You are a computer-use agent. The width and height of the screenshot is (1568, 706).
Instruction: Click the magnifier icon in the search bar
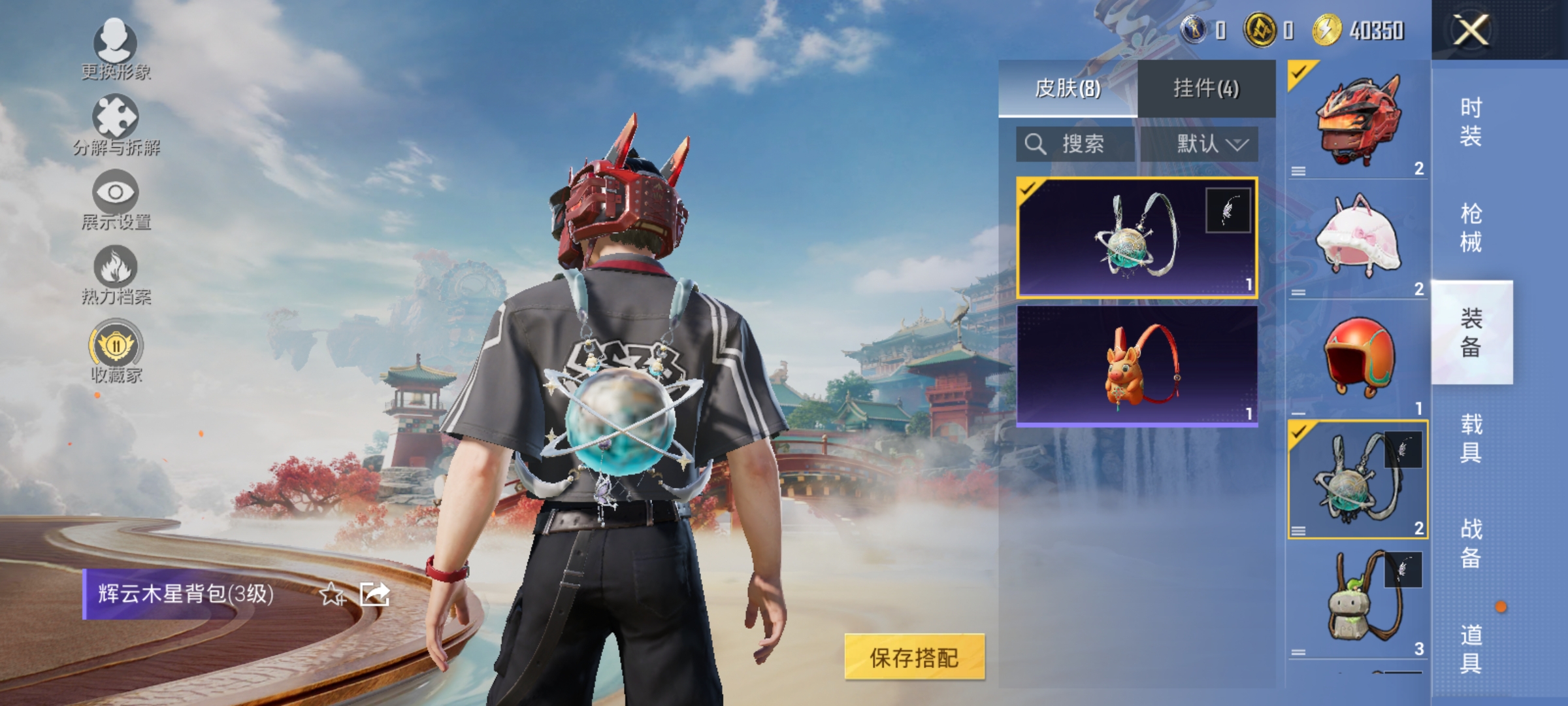tap(1036, 144)
